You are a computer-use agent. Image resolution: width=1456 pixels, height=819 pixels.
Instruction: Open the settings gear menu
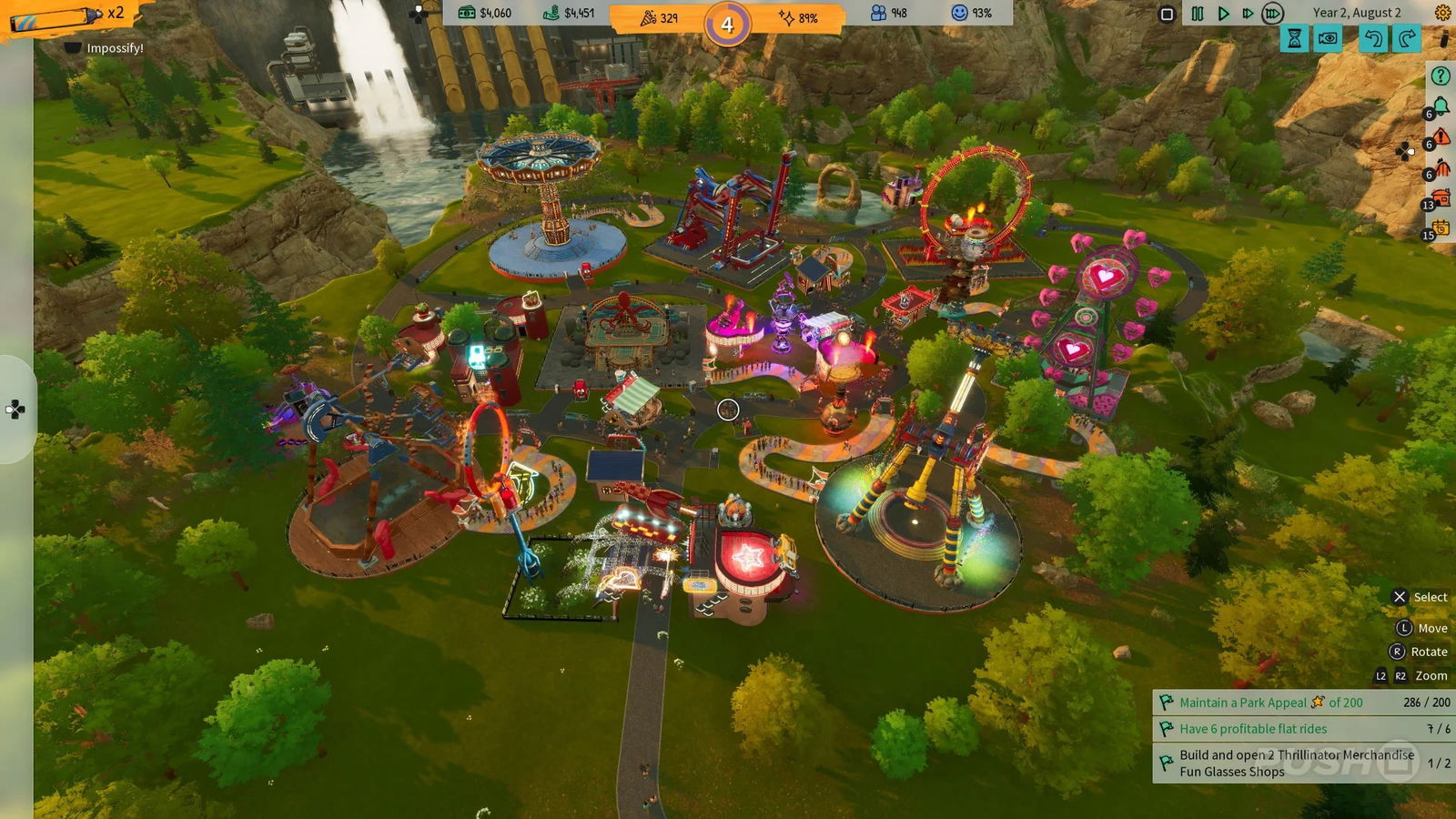(x=1441, y=13)
